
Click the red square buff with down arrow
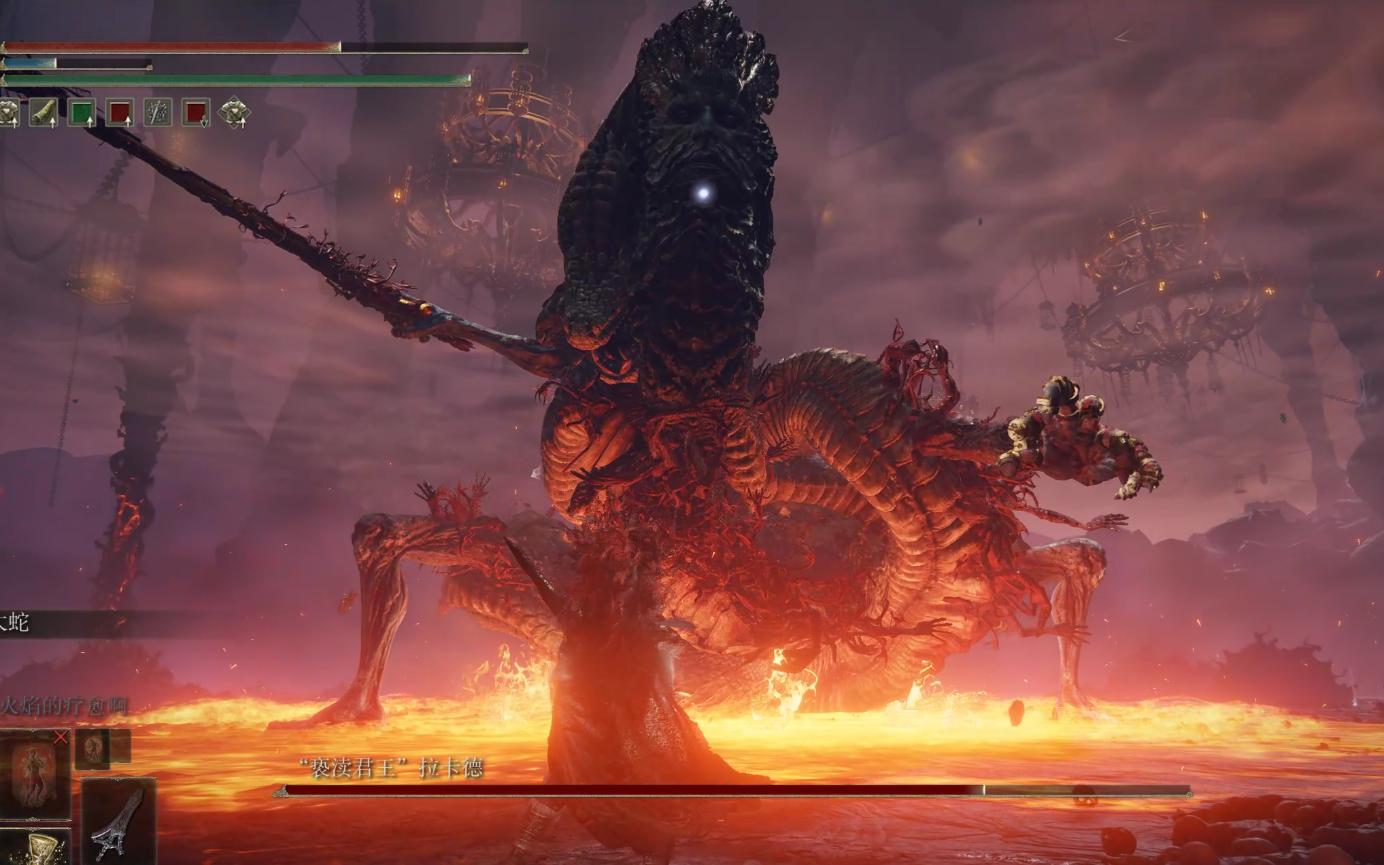[x=196, y=112]
